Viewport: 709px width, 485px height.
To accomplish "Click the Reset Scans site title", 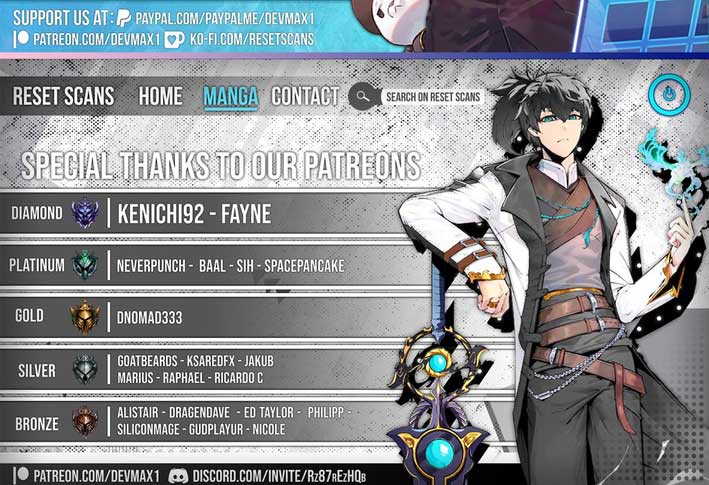I will (x=63, y=97).
